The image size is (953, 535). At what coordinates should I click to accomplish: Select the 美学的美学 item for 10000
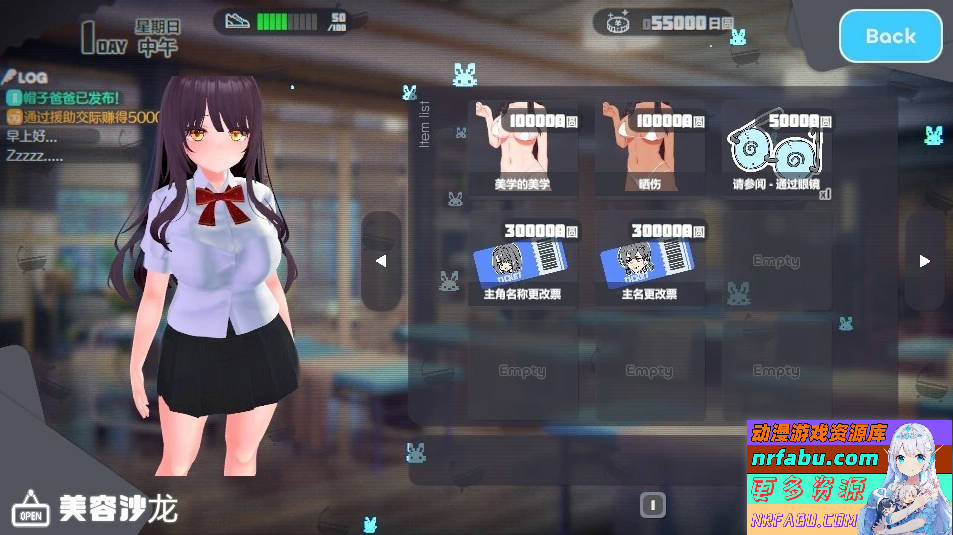pyautogui.click(x=522, y=150)
